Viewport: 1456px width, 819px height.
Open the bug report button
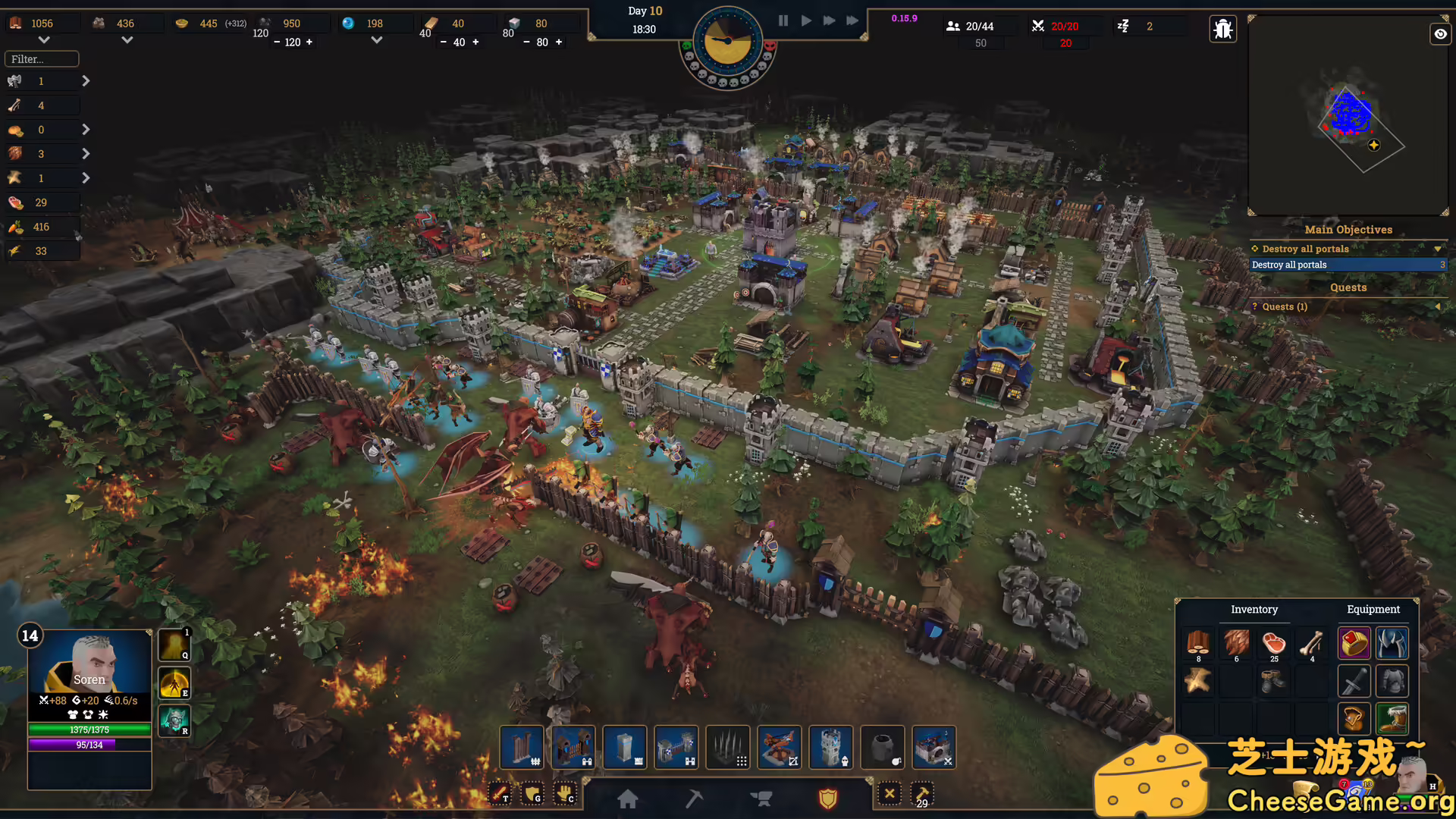pos(1223,30)
